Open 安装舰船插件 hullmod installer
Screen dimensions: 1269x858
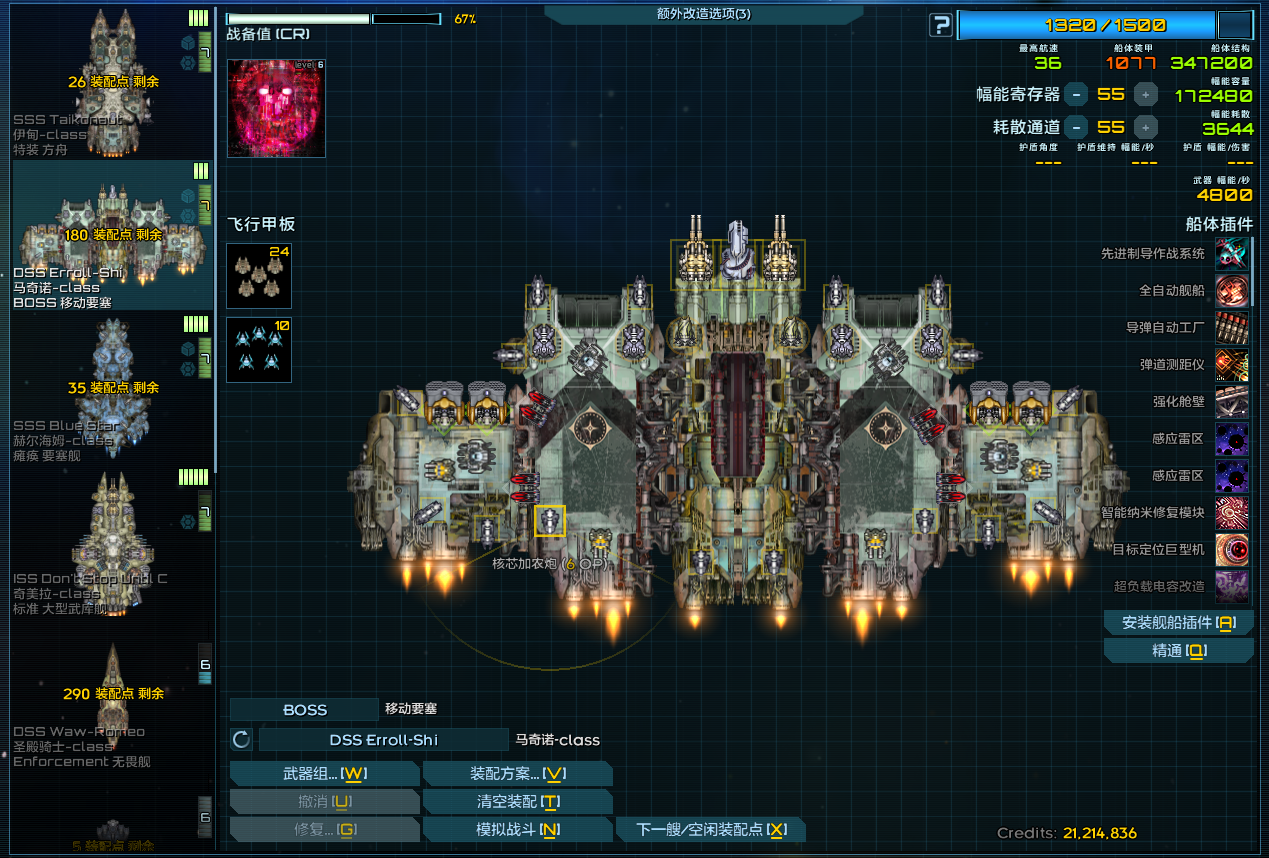(1178, 622)
